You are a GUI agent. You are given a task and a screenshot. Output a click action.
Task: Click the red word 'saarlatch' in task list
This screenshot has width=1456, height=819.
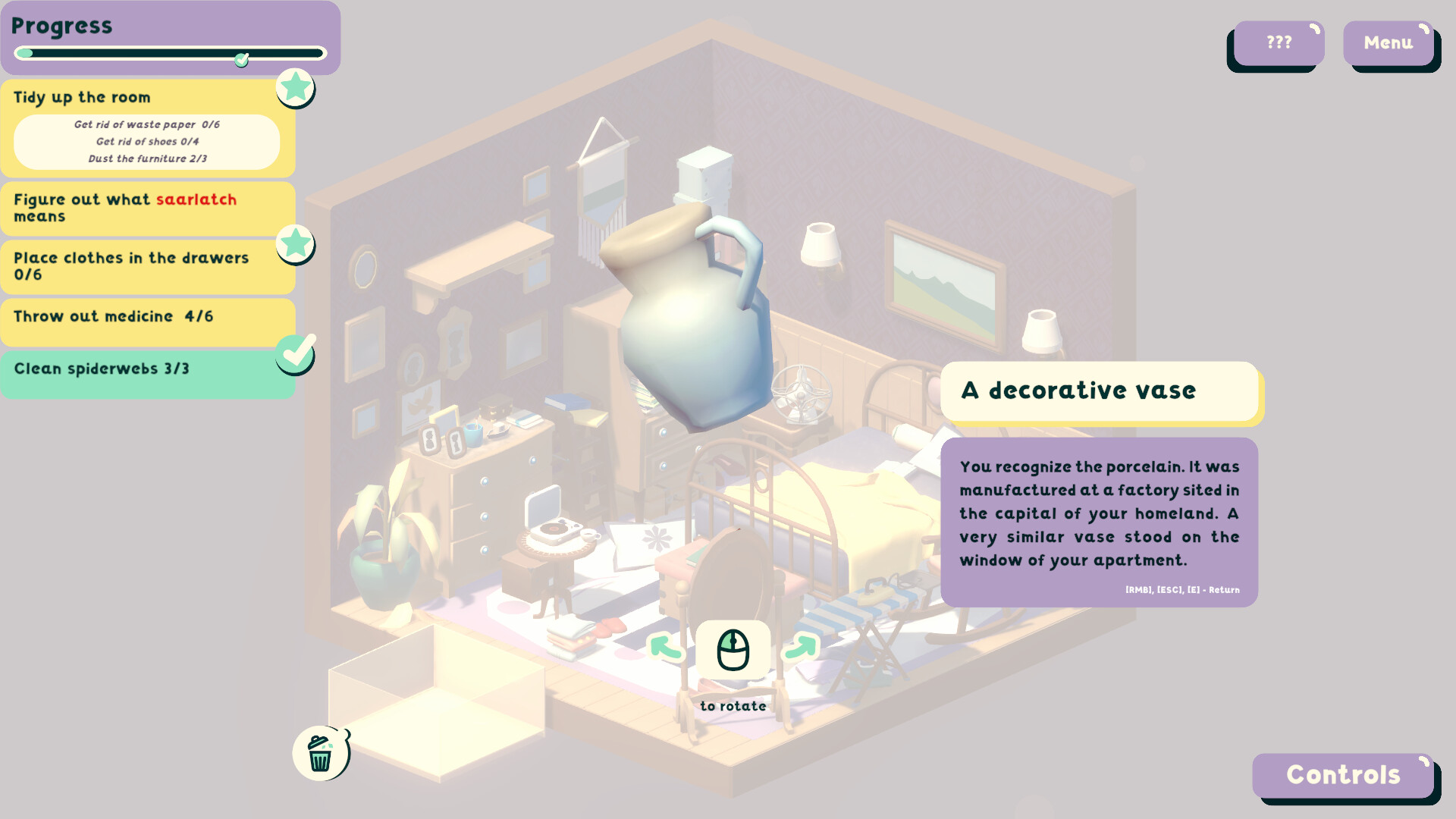tap(196, 199)
